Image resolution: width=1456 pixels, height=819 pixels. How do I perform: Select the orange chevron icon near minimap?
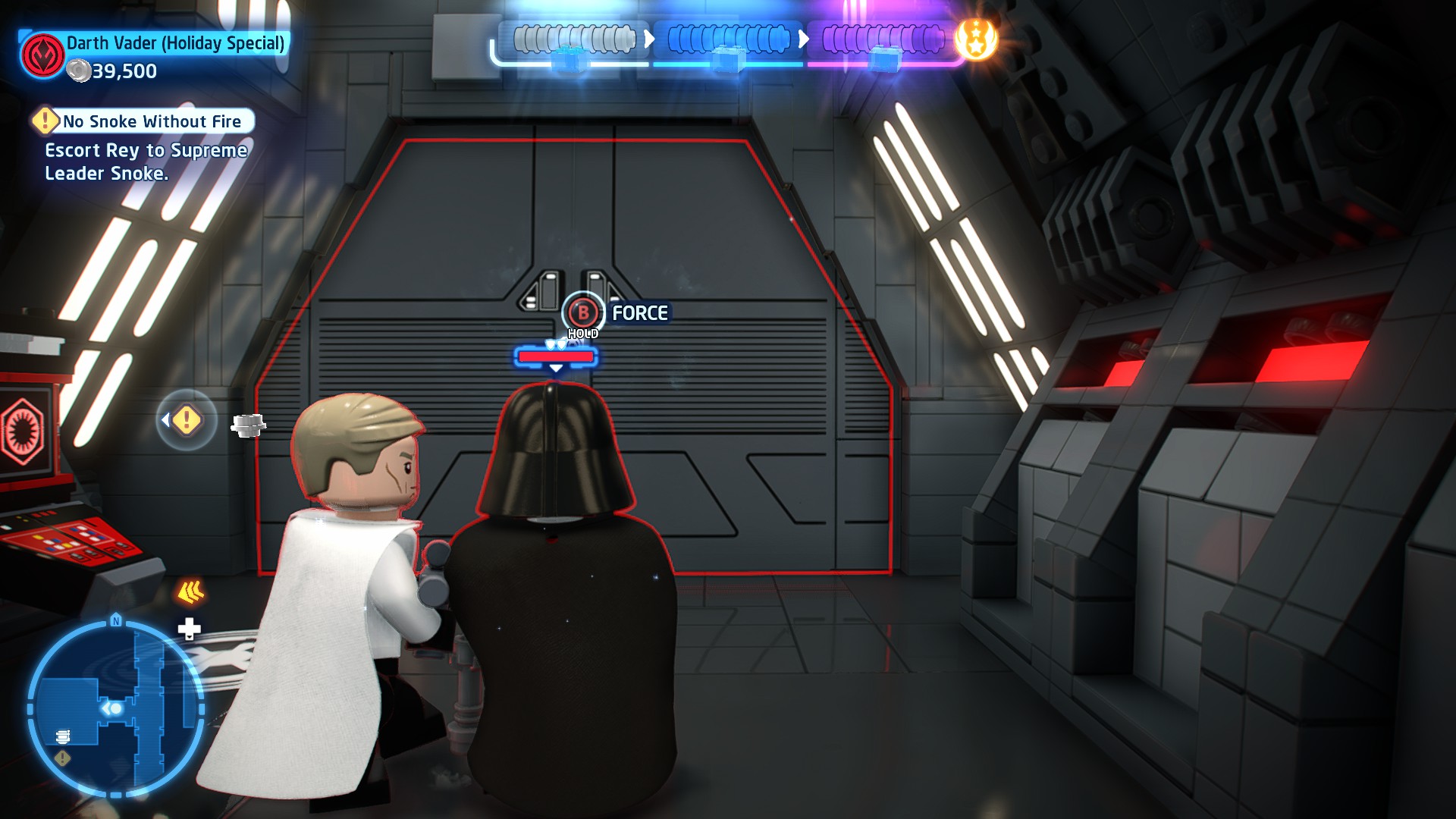190,591
